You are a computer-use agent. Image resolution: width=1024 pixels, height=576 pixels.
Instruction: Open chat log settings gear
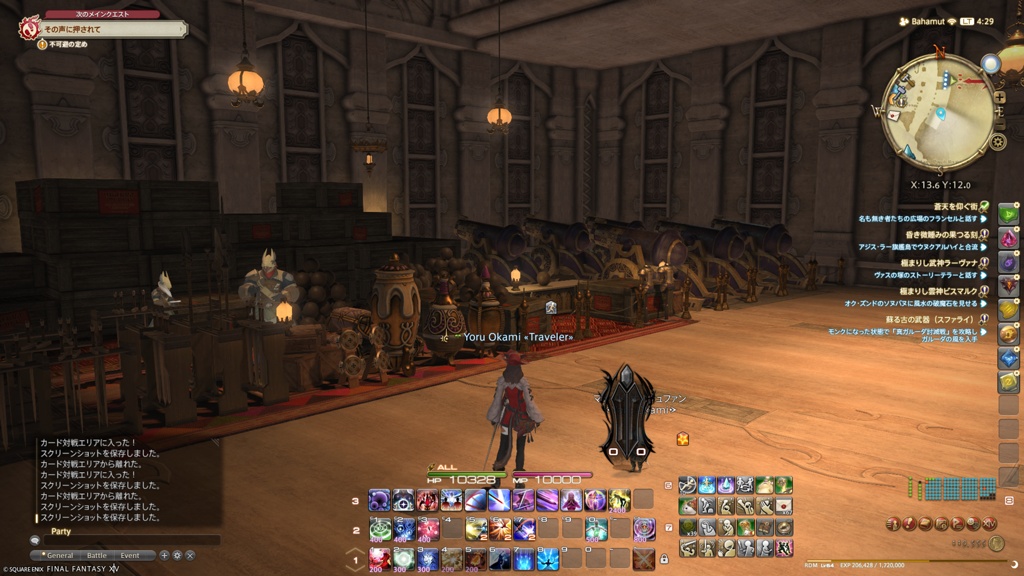[177, 555]
